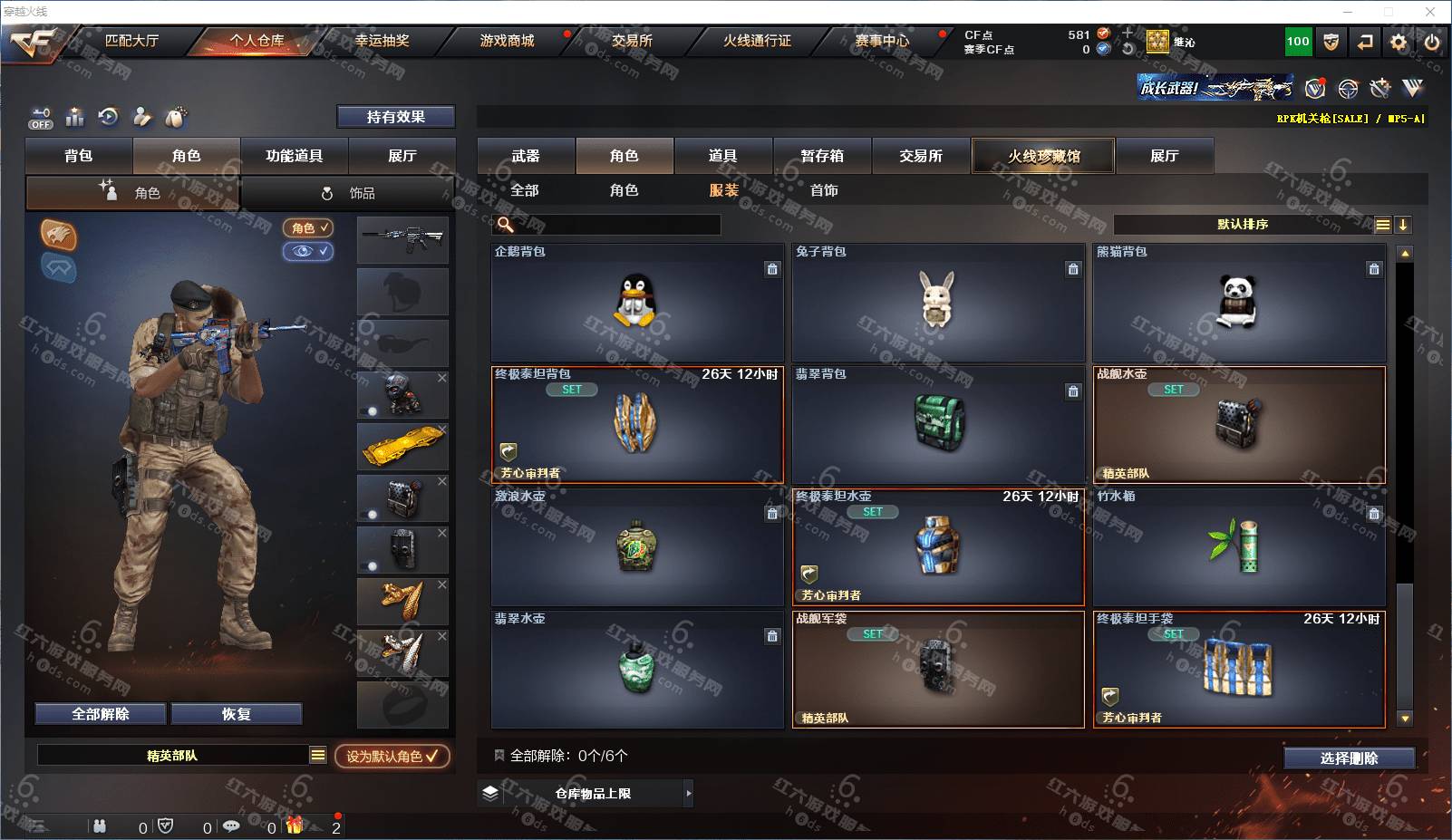1452x840 pixels.
Task: Switch to the 暂存箱 storage tab
Action: pyautogui.click(x=822, y=156)
